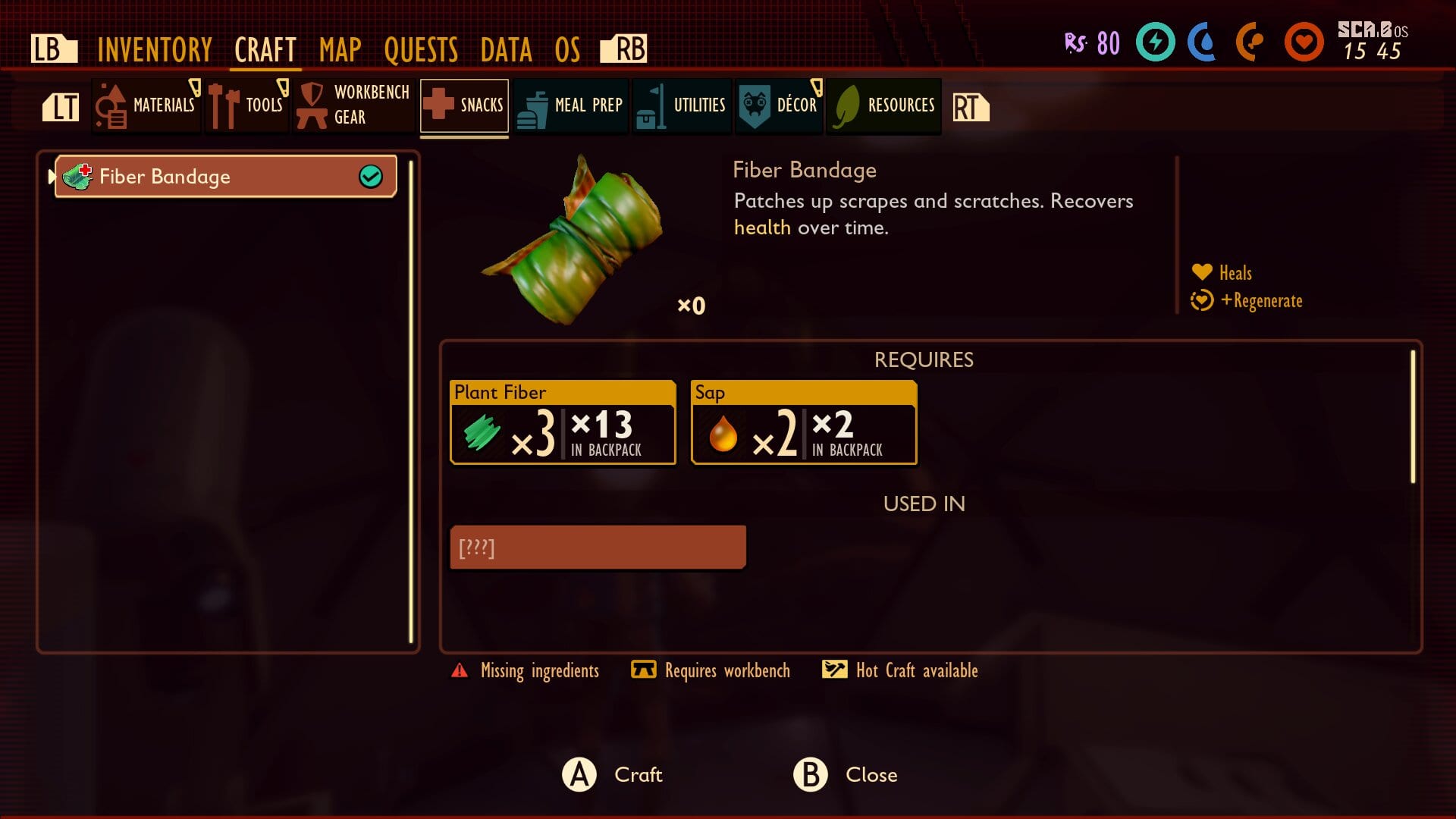Open the unknown [???] used-in entry
The height and width of the screenshot is (819, 1456).
tap(598, 547)
